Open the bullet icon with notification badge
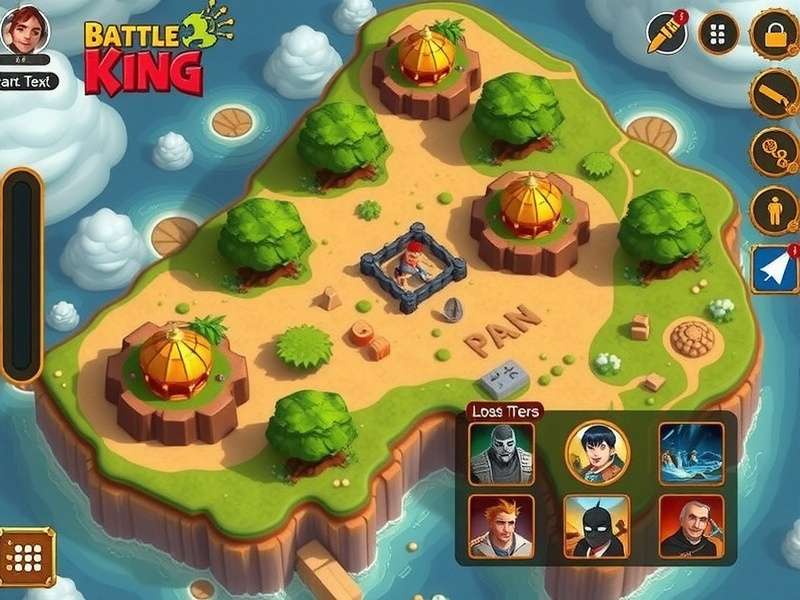The width and height of the screenshot is (800, 600). (x=666, y=34)
